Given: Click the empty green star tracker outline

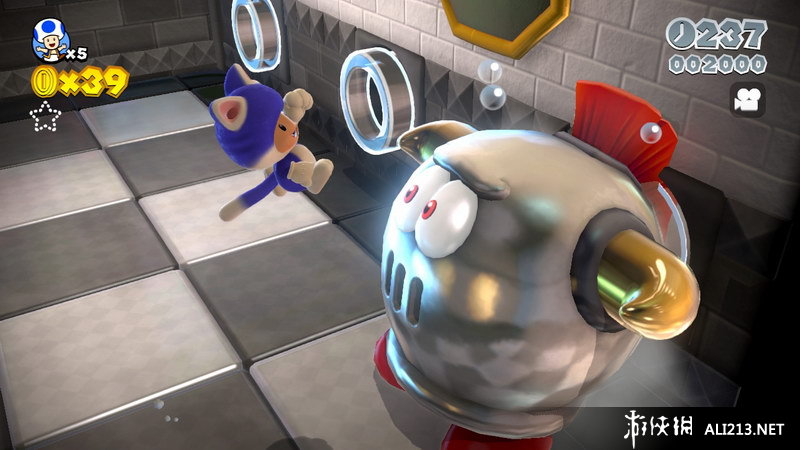Looking at the screenshot, I should point(46,119).
